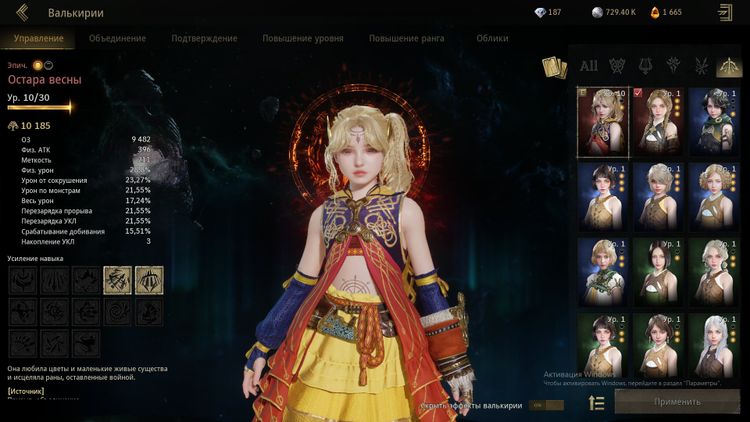Open the Подтверждение tab
The image size is (750, 422).
tap(204, 38)
